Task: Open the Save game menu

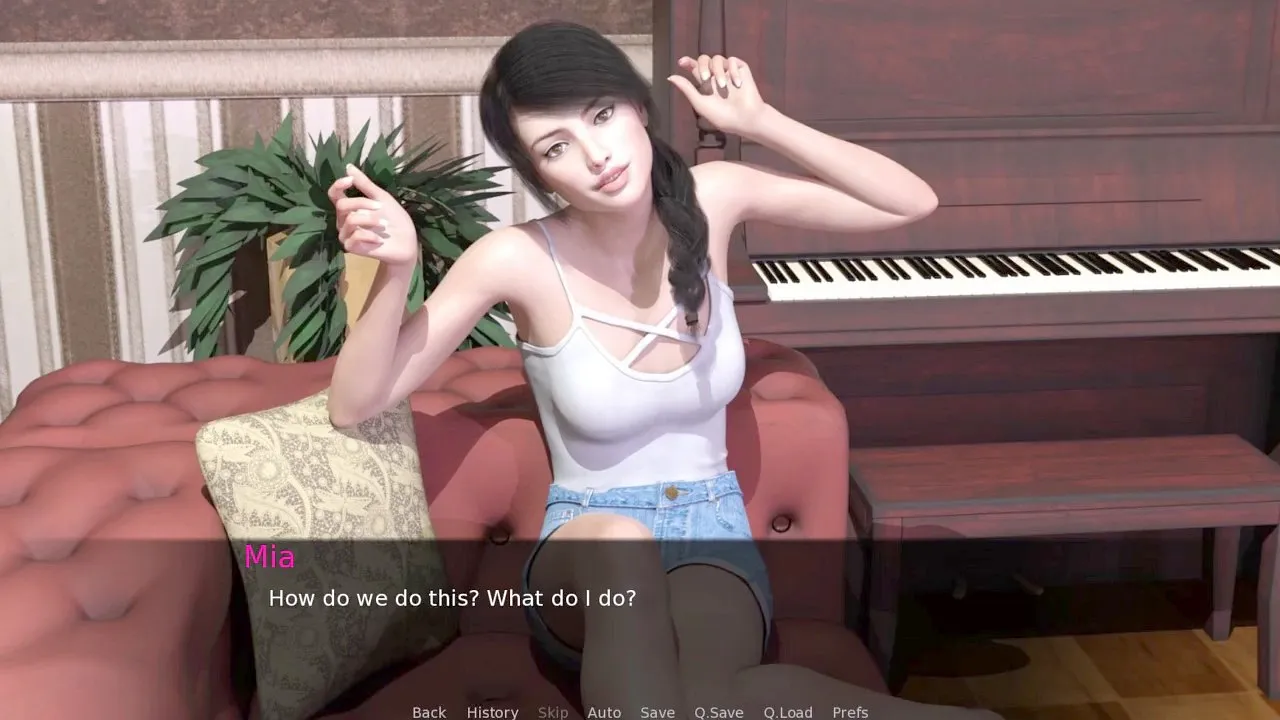Action: [657, 712]
